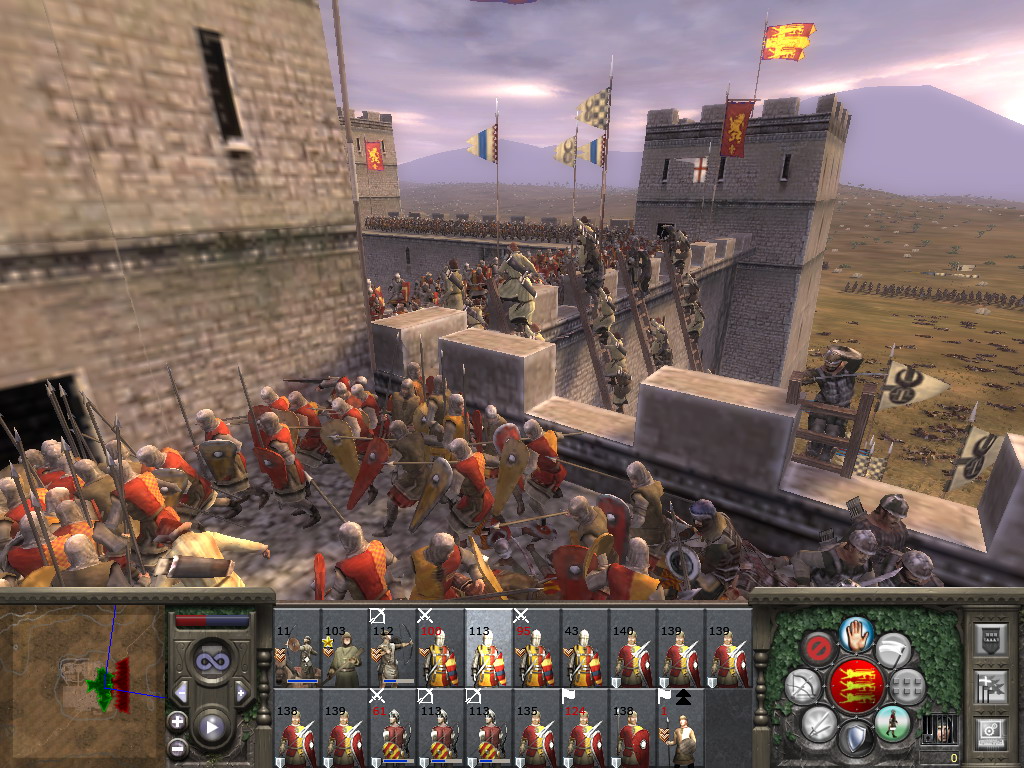This screenshot has height=768, width=1024.
Task: Toggle guard mode shield button
Action: coord(854,739)
